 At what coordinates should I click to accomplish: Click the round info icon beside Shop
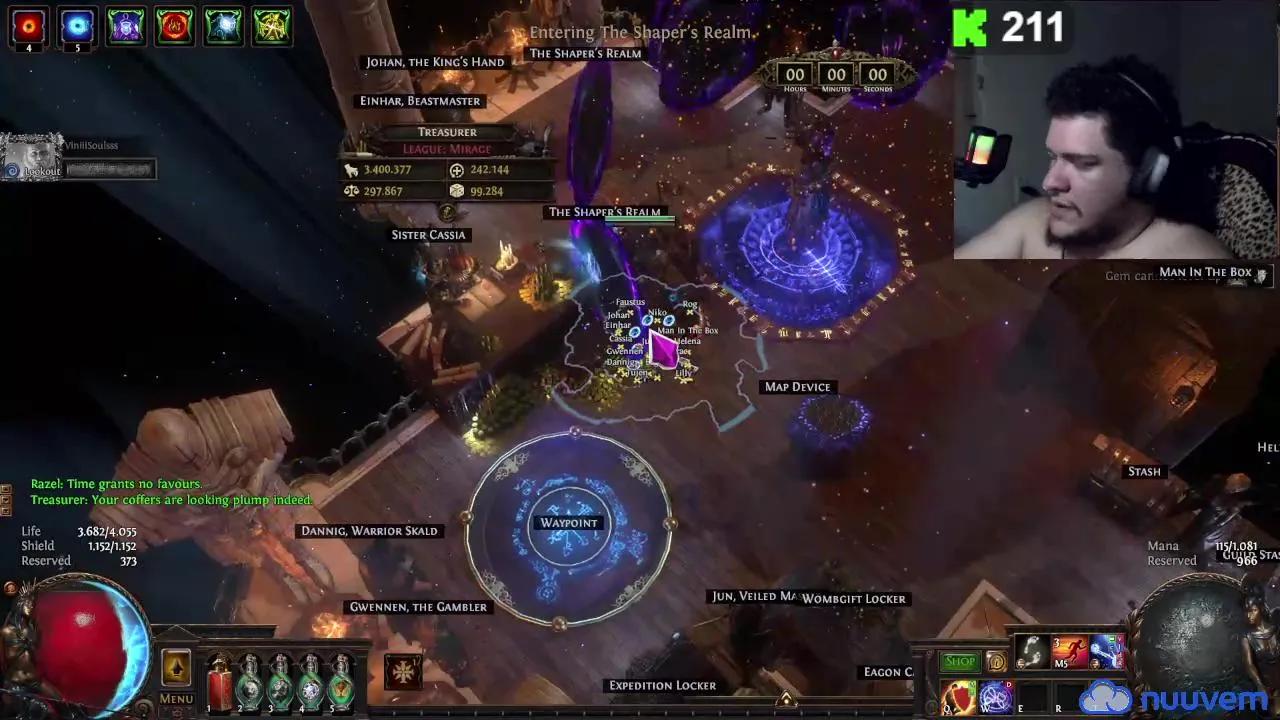tap(996, 661)
